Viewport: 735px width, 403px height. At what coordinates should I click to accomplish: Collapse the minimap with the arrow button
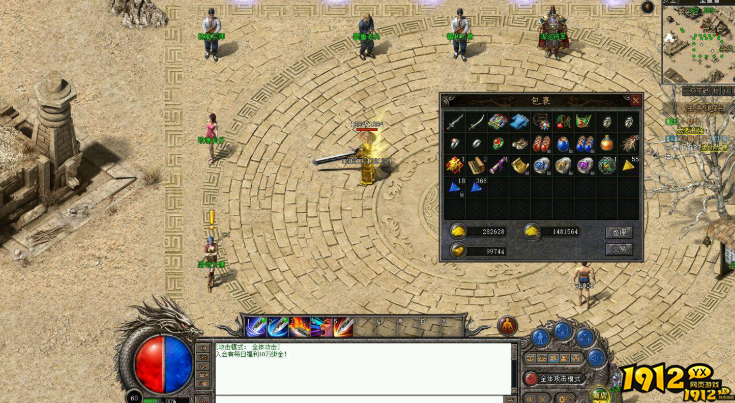(x=648, y=8)
